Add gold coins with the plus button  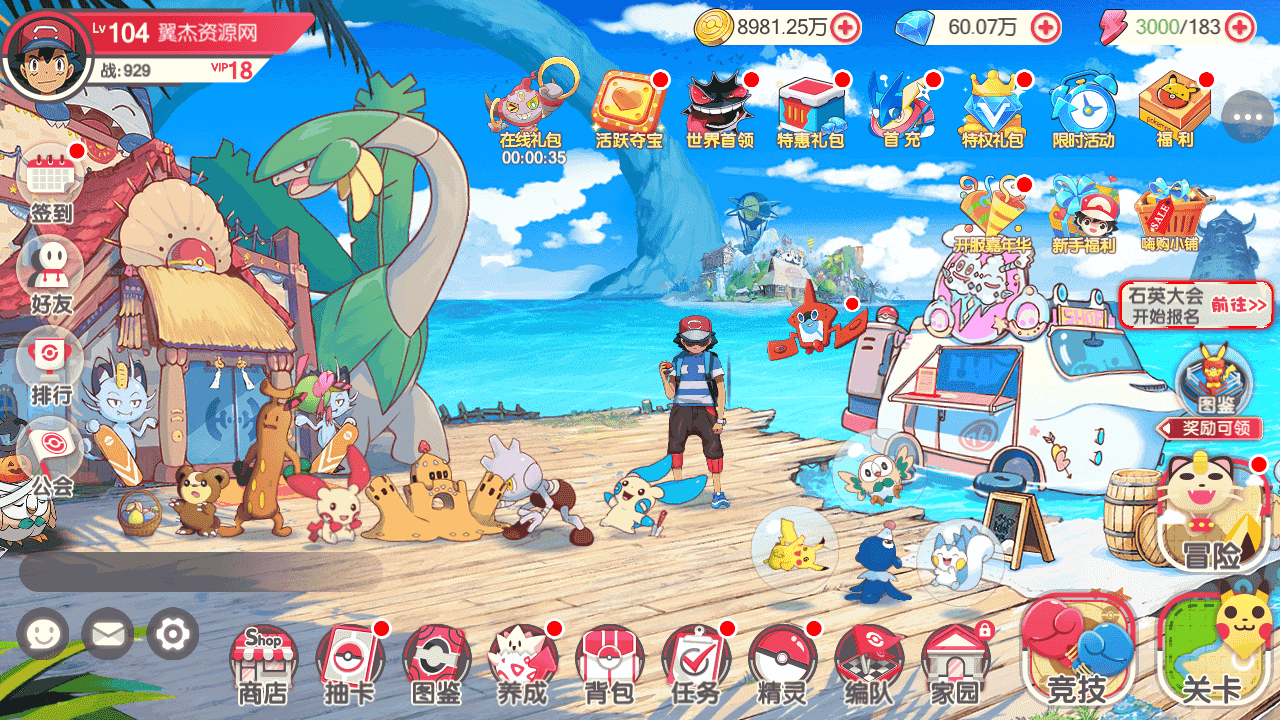[x=845, y=27]
